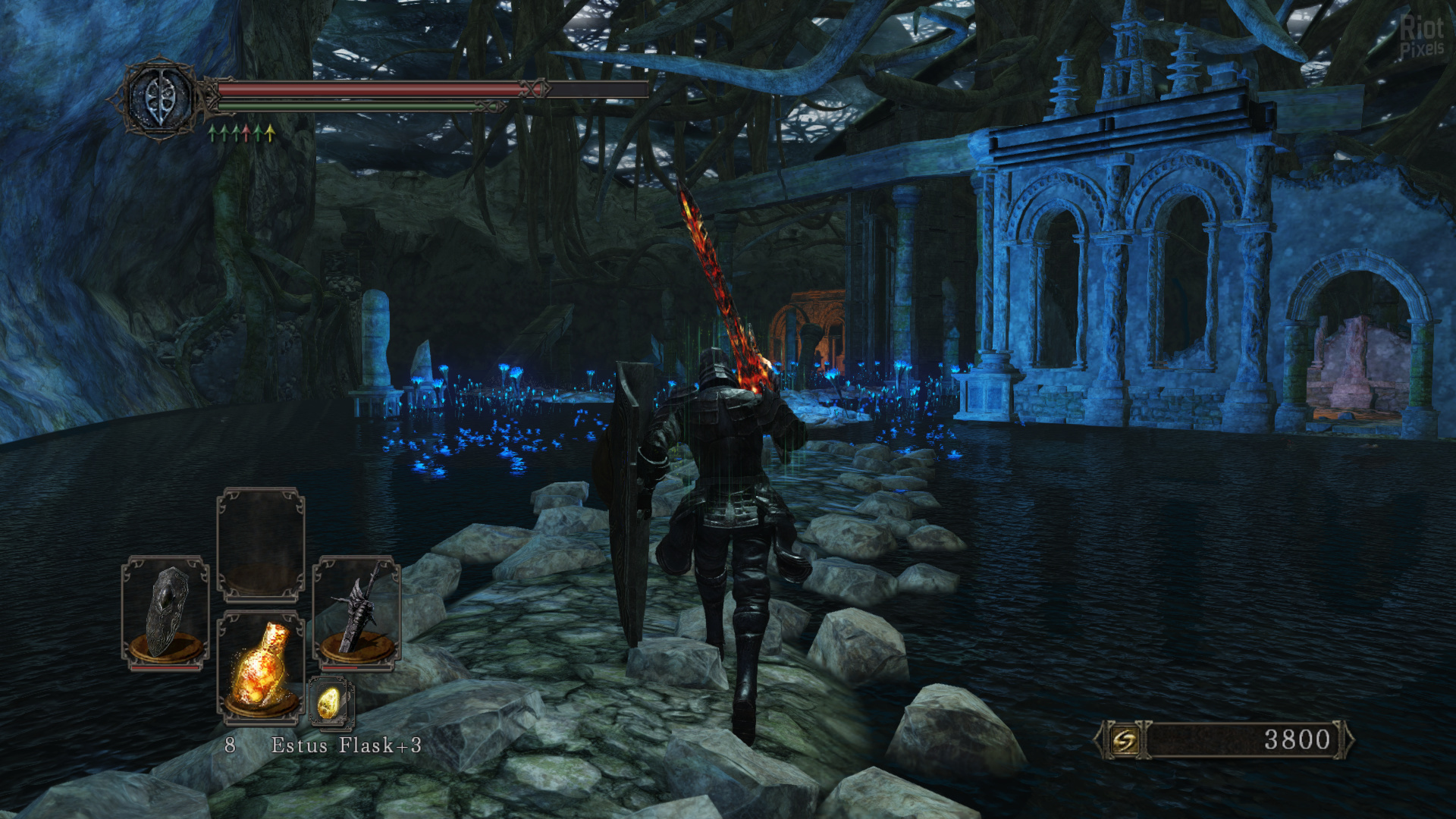Viewport: 1456px width, 819px height.
Task: Click the Riot Pixels watermark logo
Action: coord(1421,37)
